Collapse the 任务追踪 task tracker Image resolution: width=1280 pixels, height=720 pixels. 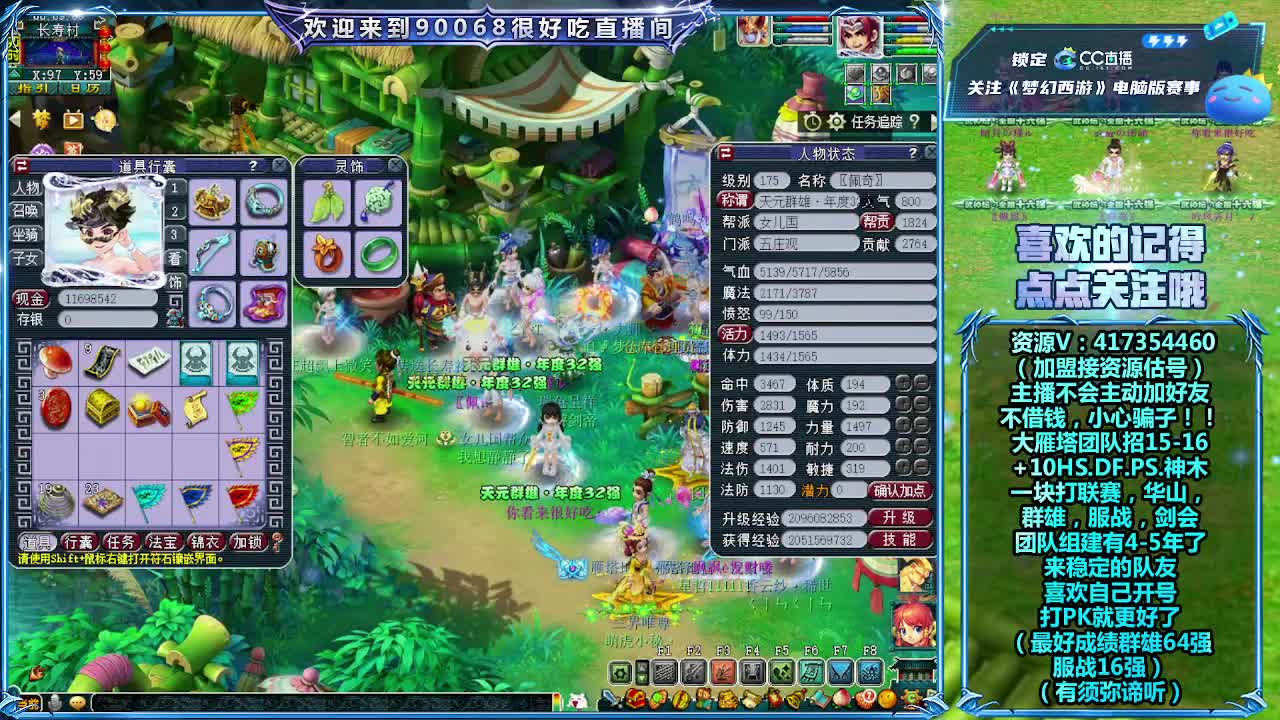click(x=934, y=120)
